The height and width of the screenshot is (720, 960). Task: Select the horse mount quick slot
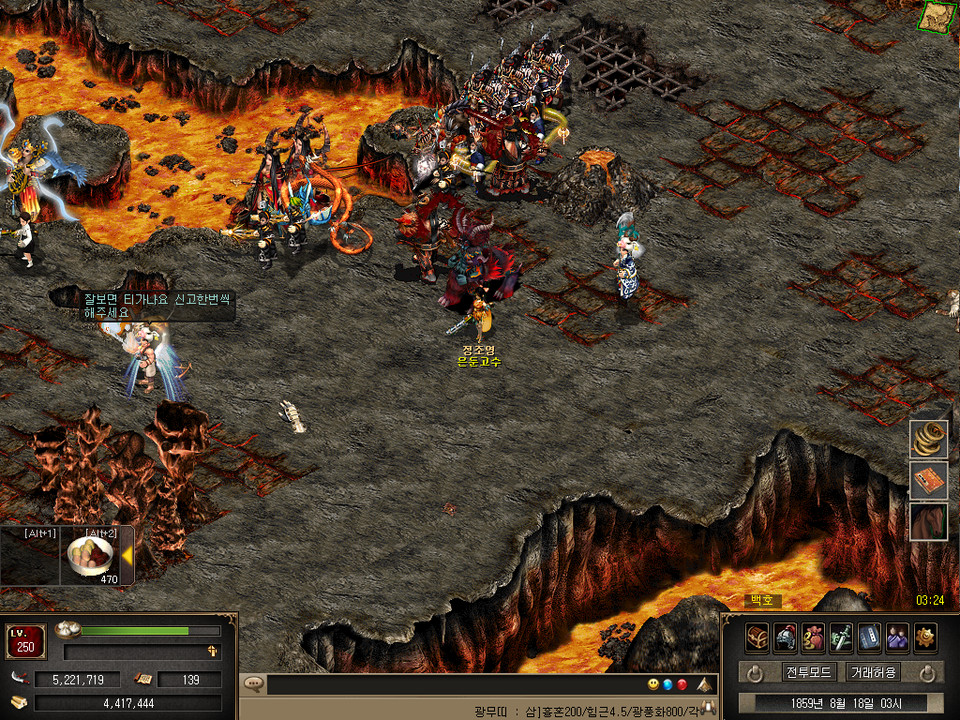(928, 522)
